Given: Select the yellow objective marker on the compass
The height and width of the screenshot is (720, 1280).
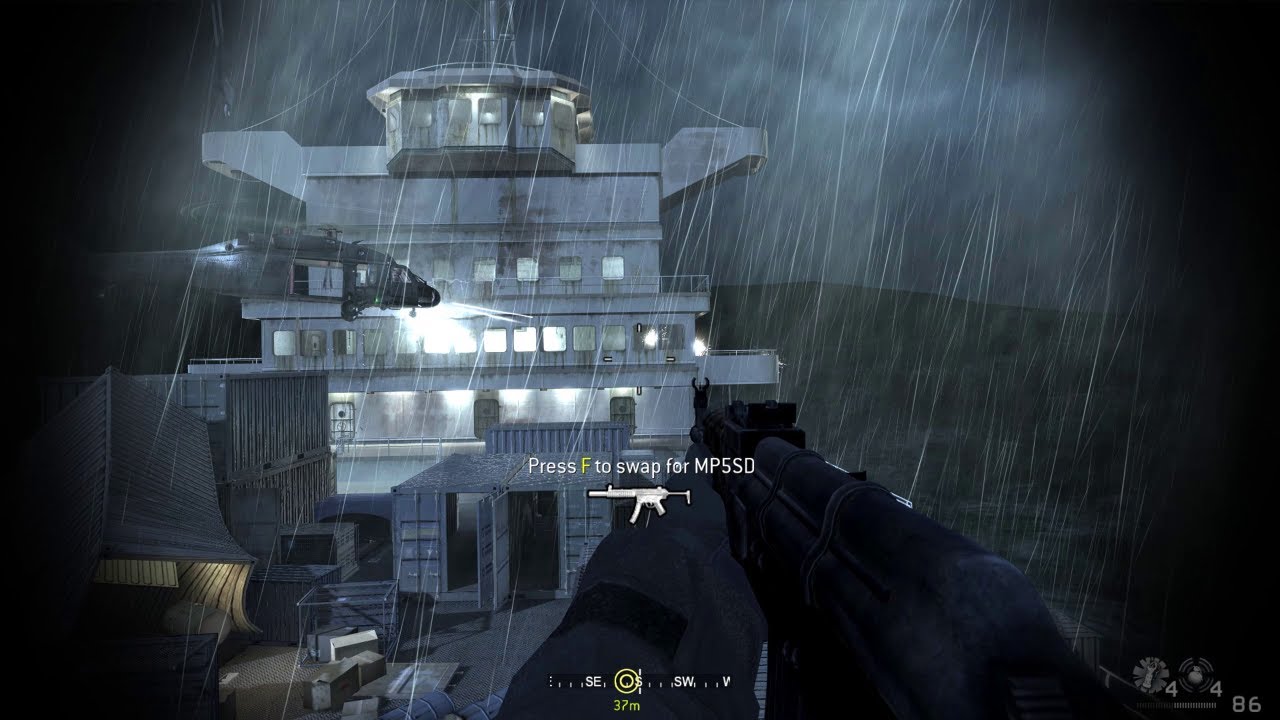Looking at the screenshot, I should pyautogui.click(x=627, y=682).
